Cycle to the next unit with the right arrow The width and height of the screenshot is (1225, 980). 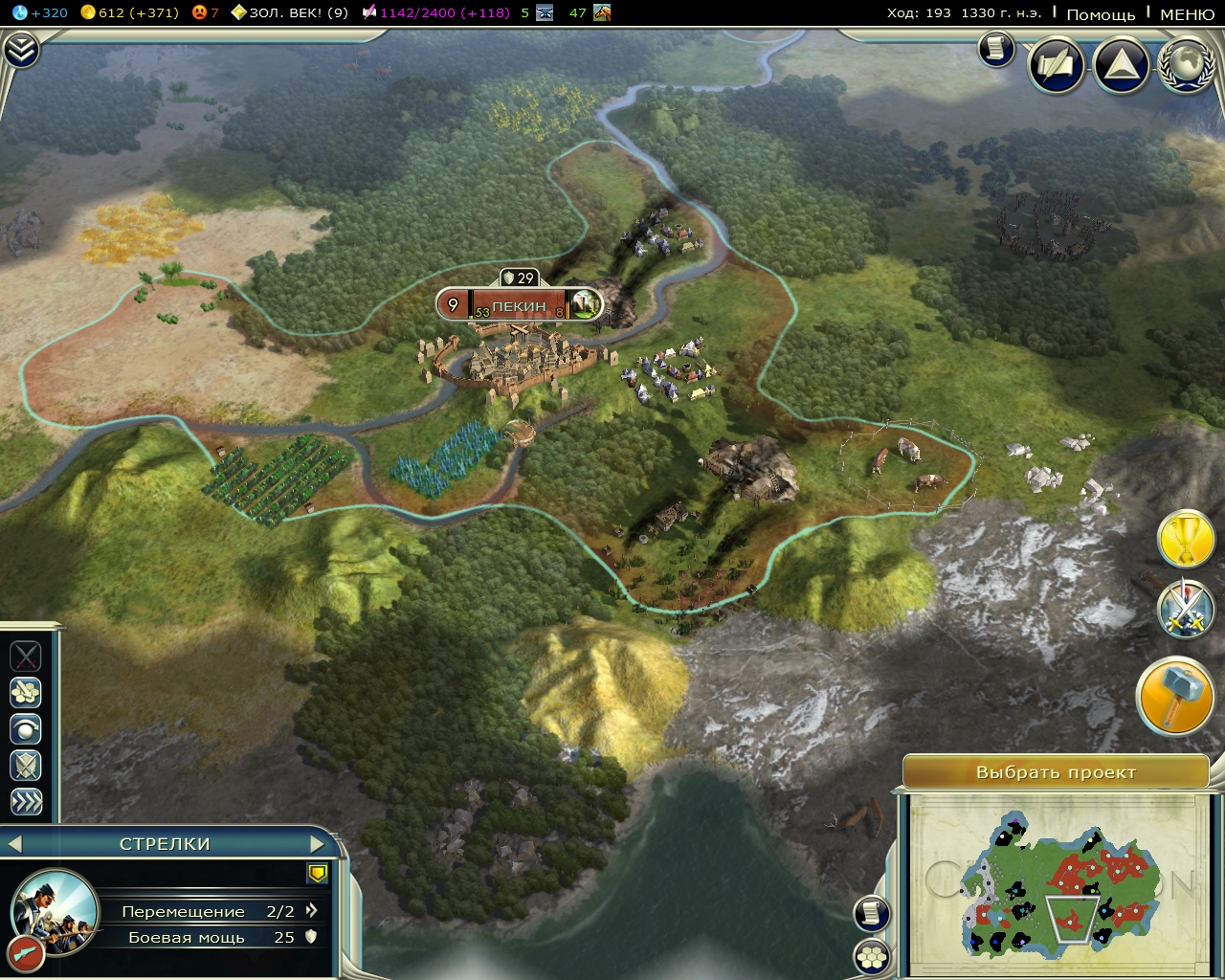coord(318,844)
